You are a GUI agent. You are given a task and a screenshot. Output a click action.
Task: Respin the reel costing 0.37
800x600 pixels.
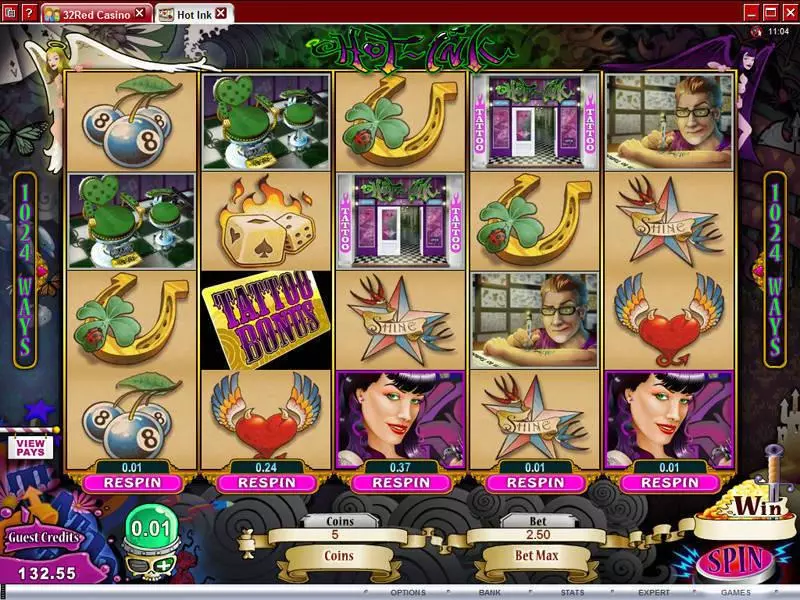(x=400, y=482)
